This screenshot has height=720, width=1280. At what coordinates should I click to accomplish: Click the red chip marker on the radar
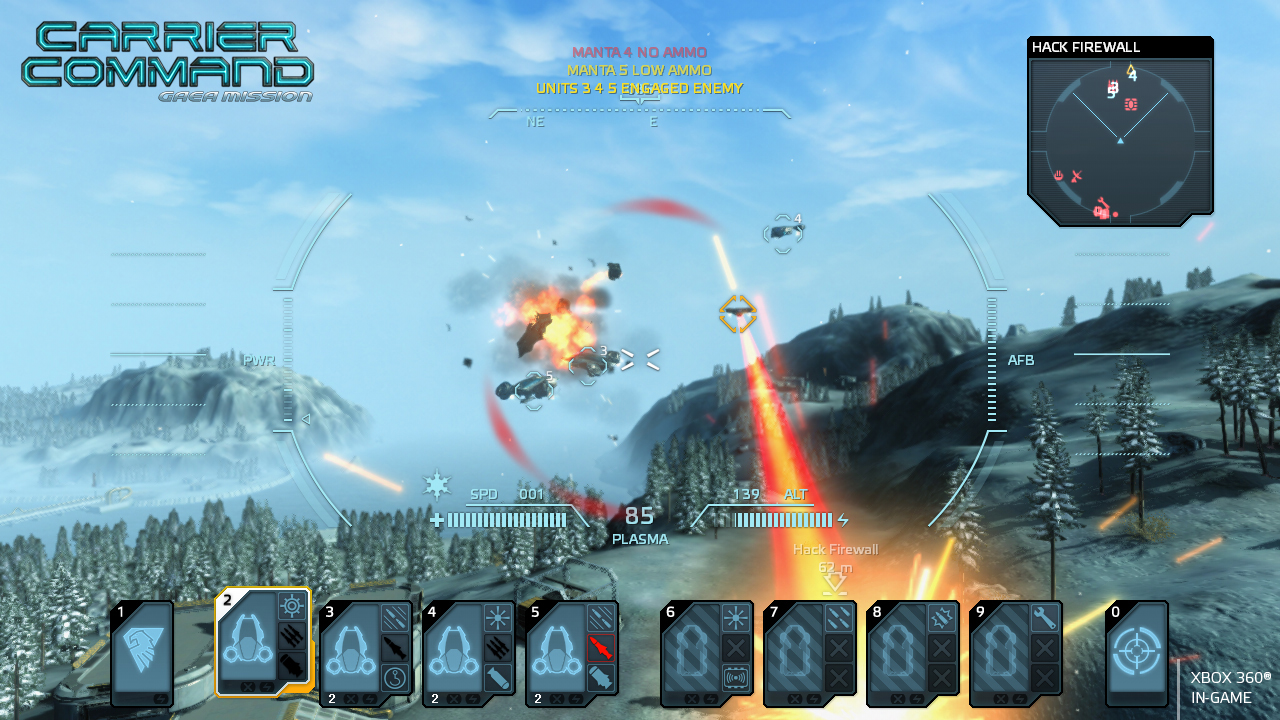click(x=1131, y=104)
